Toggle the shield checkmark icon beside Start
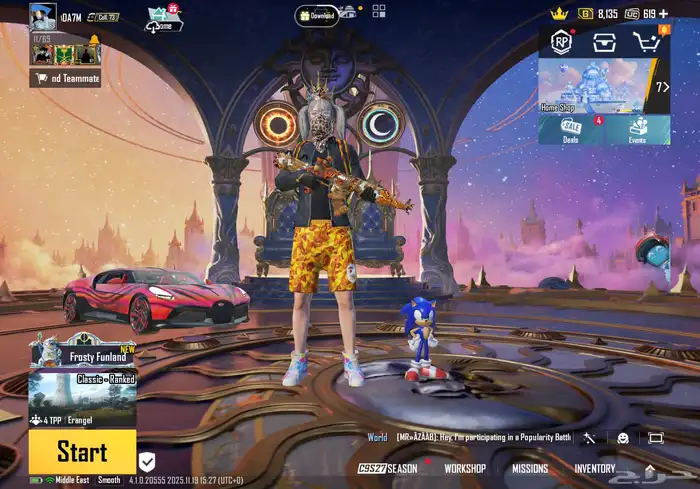The height and width of the screenshot is (489, 700). (x=147, y=461)
